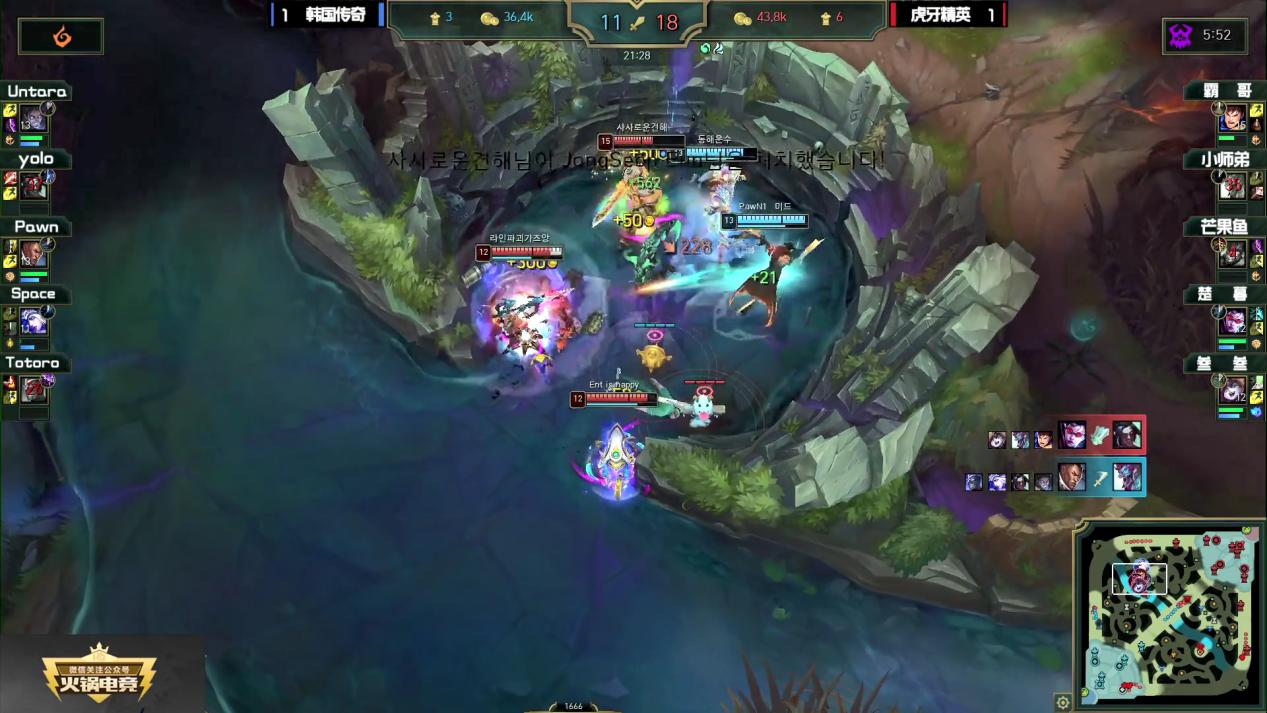
Task: Click the 火锅电竞 channel badge
Action: coord(99,674)
